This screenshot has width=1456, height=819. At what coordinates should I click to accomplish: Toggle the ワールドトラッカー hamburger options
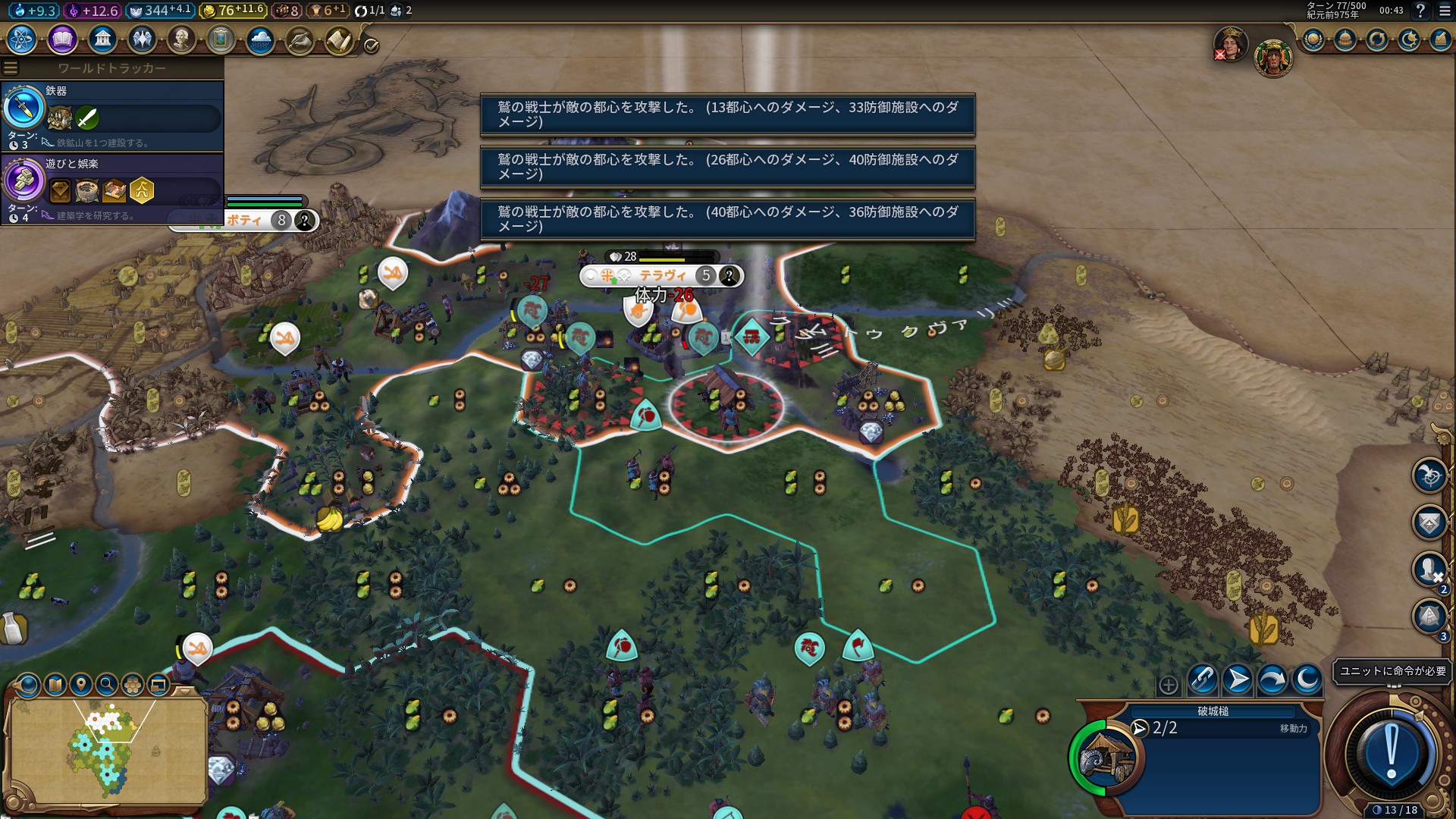pyautogui.click(x=11, y=68)
